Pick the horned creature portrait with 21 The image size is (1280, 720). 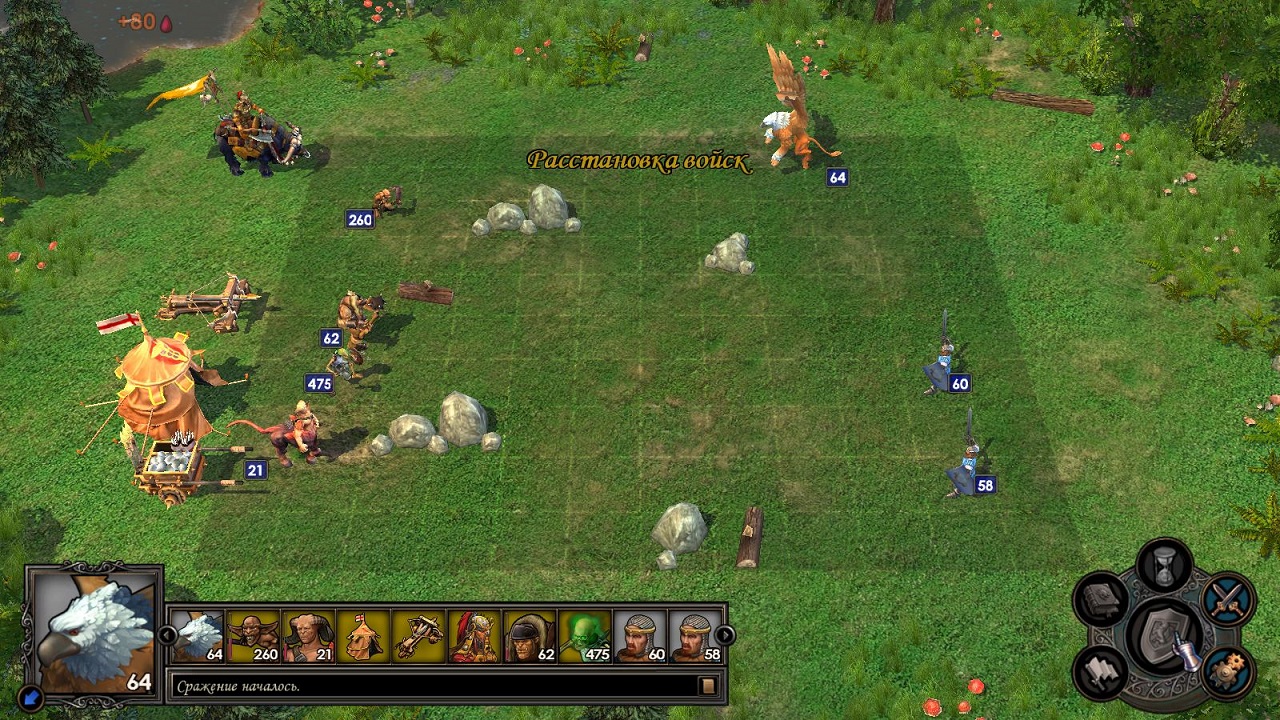tap(308, 636)
